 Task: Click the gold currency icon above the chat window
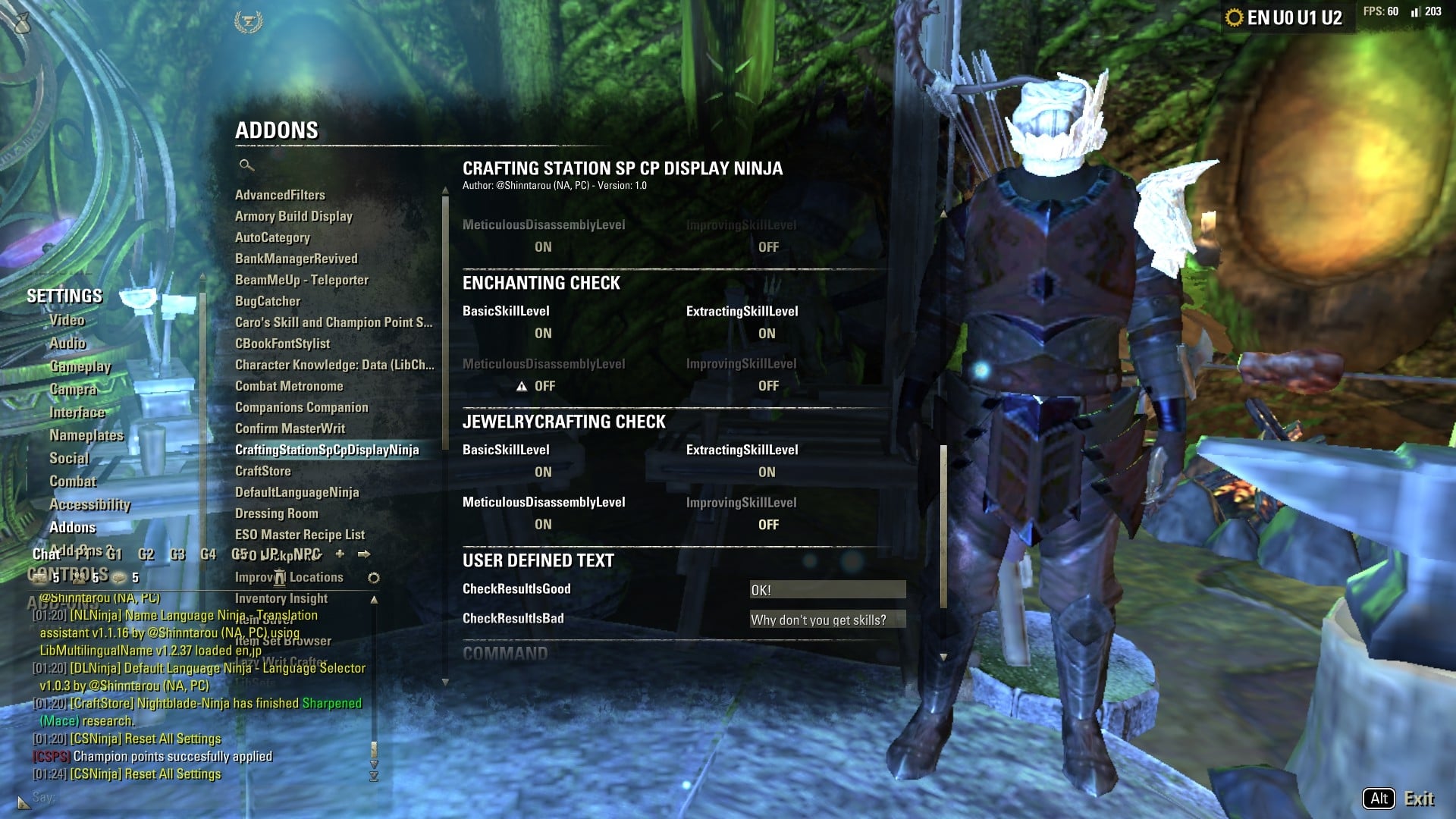pyautogui.click(x=40, y=576)
